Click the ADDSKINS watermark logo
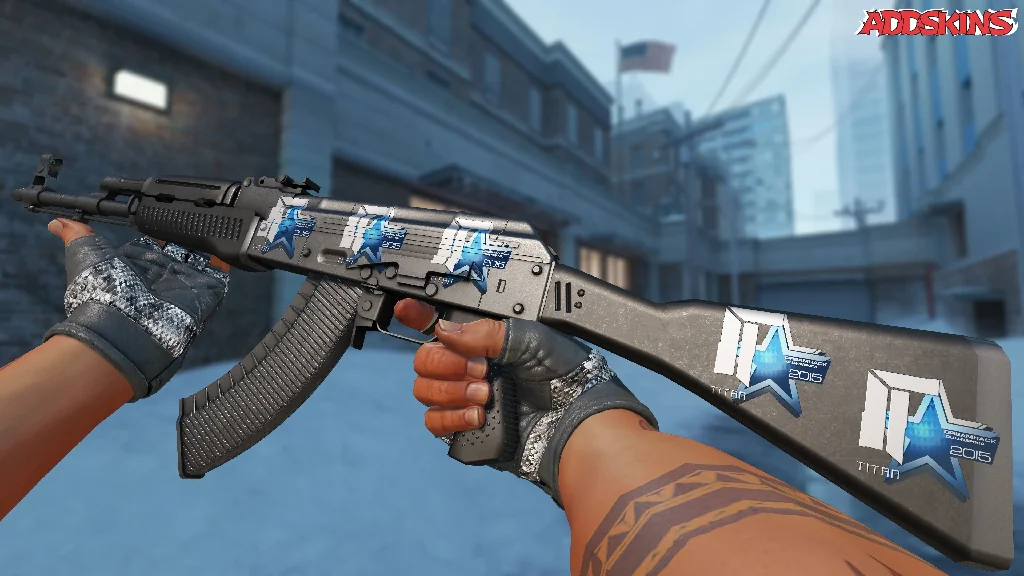This screenshot has width=1024, height=576. [x=938, y=22]
